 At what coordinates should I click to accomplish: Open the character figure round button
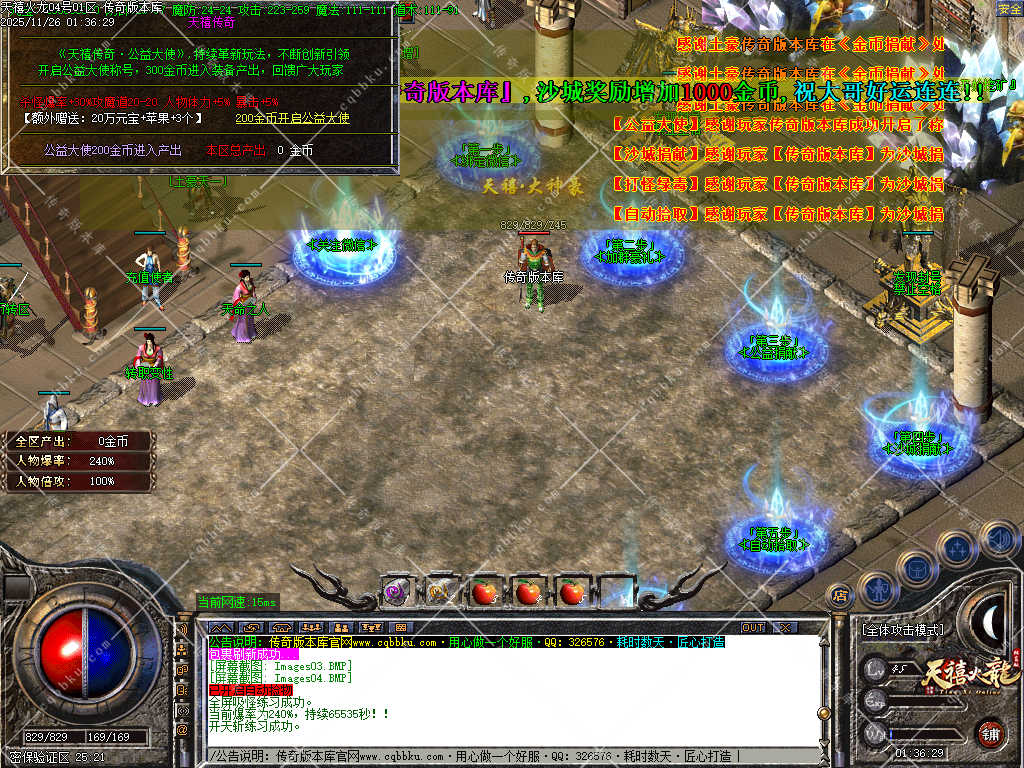877,588
